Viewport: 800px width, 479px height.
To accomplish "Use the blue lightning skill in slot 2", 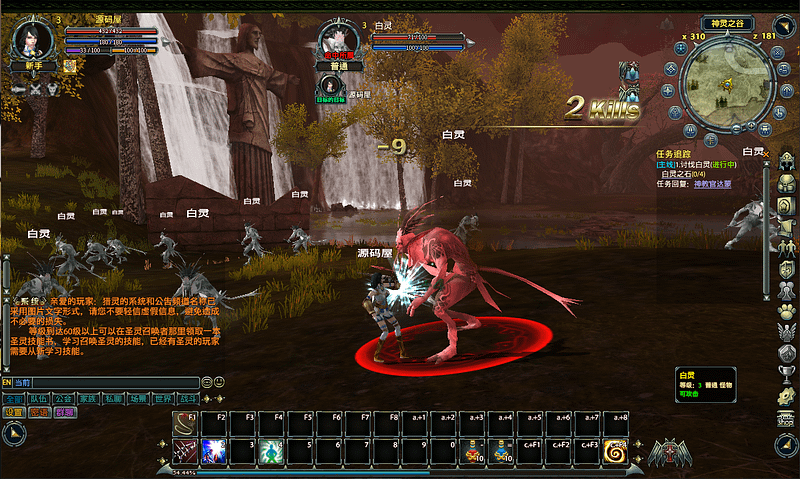I will click(214, 451).
